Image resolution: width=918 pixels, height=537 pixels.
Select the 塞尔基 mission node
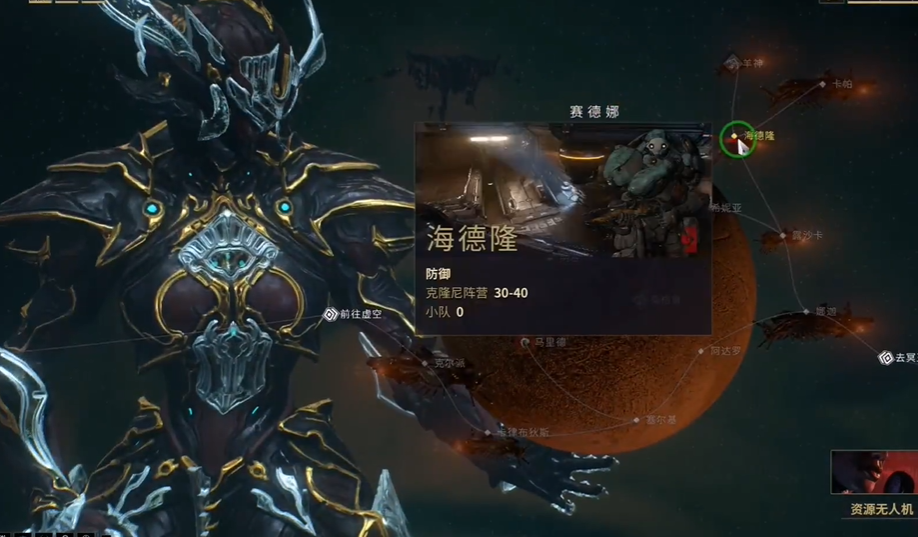click(637, 420)
